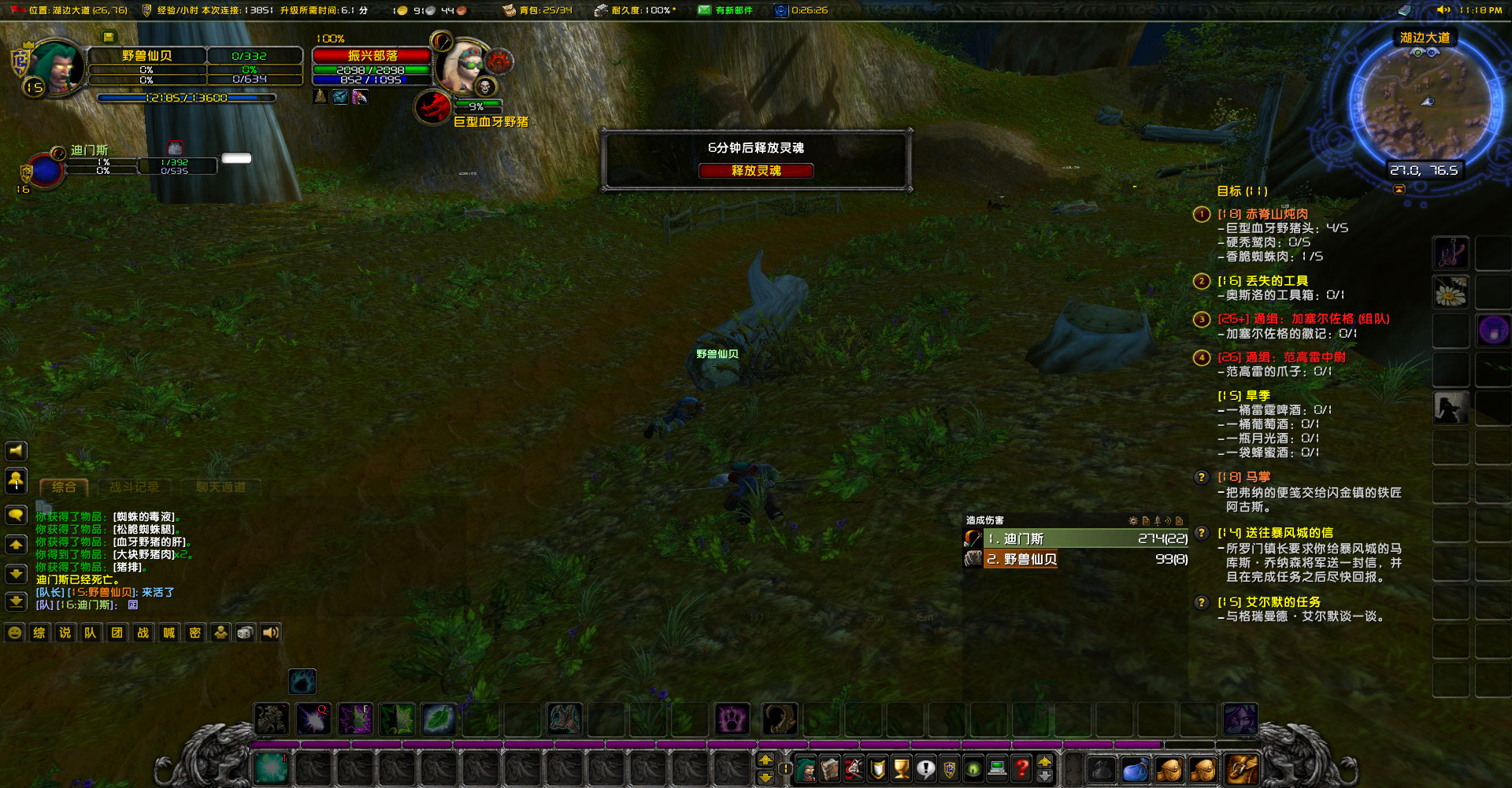Screen dimensions: 1512x788
Task: Toggle the speaker mute icon on the left edge
Action: (x=16, y=450)
